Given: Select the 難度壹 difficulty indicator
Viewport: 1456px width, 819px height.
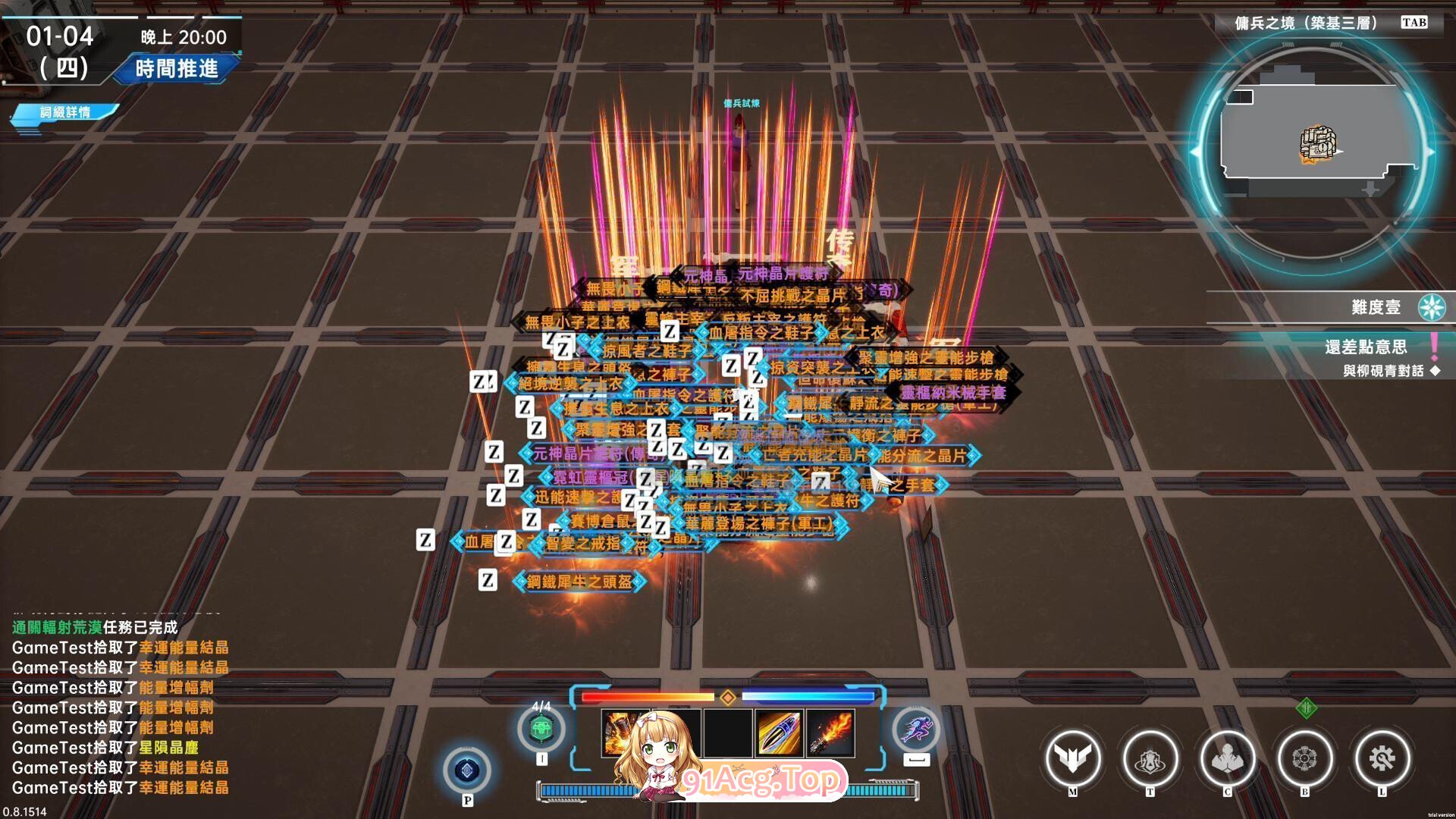Looking at the screenshot, I should click(x=1374, y=307).
